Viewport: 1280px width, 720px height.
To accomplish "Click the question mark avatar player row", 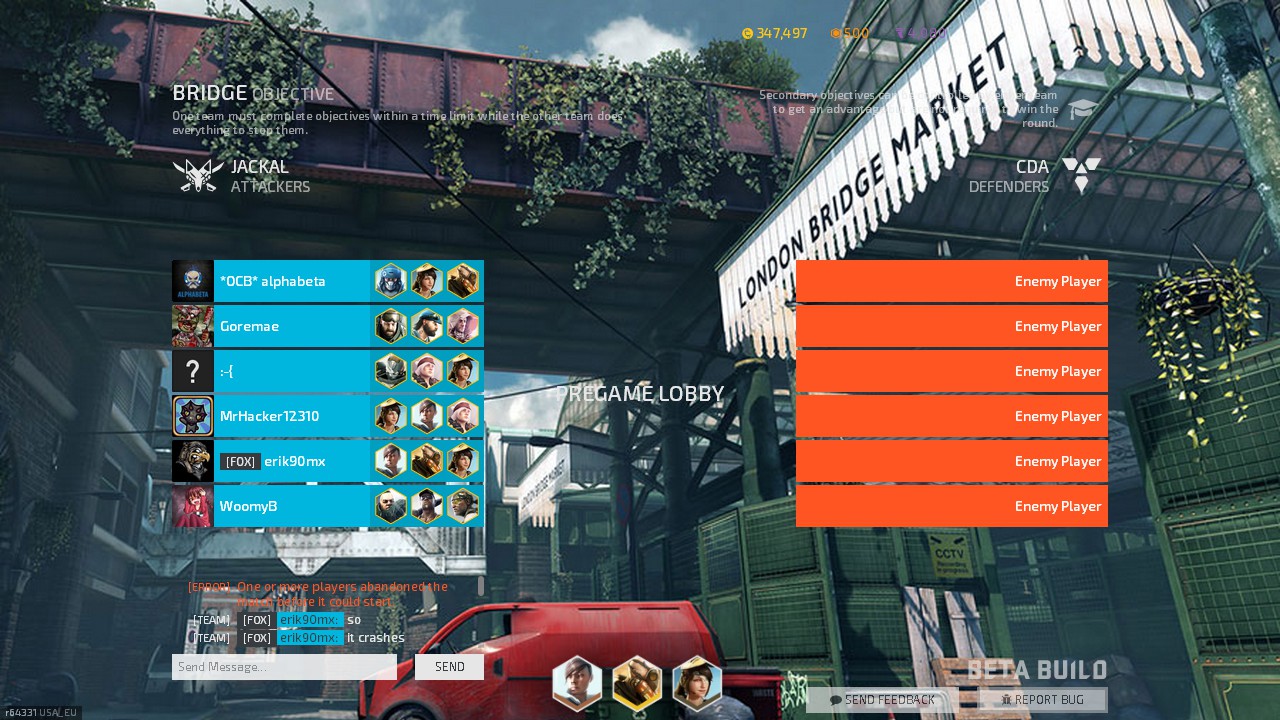I will tap(290, 371).
